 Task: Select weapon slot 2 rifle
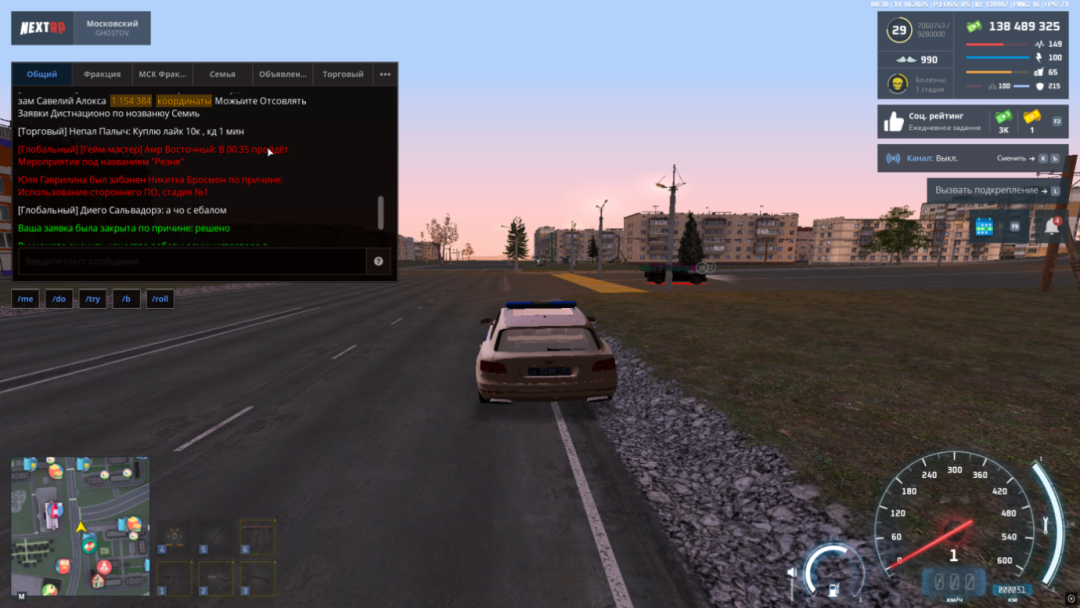216,578
